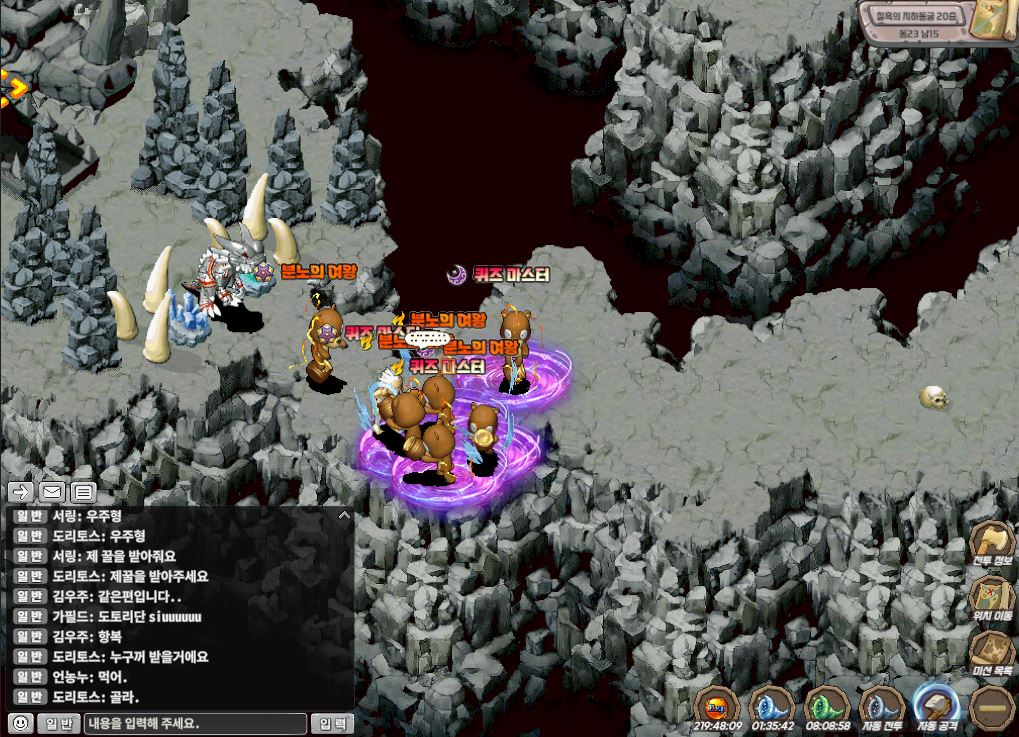
Task: Click the orange Exp buff icon
Action: [x=718, y=705]
